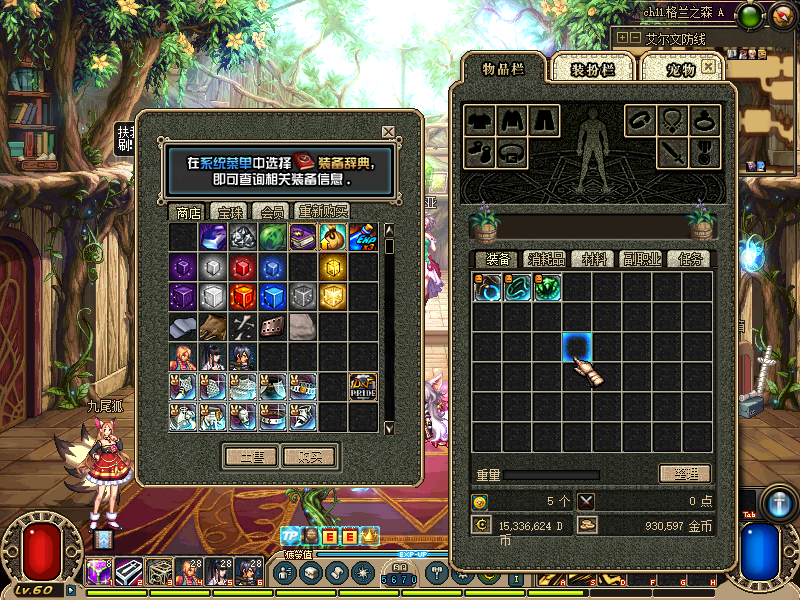Screen dimensions: 800x600
Task: Pick the D&F PRIDE shop item
Action: (x=362, y=387)
